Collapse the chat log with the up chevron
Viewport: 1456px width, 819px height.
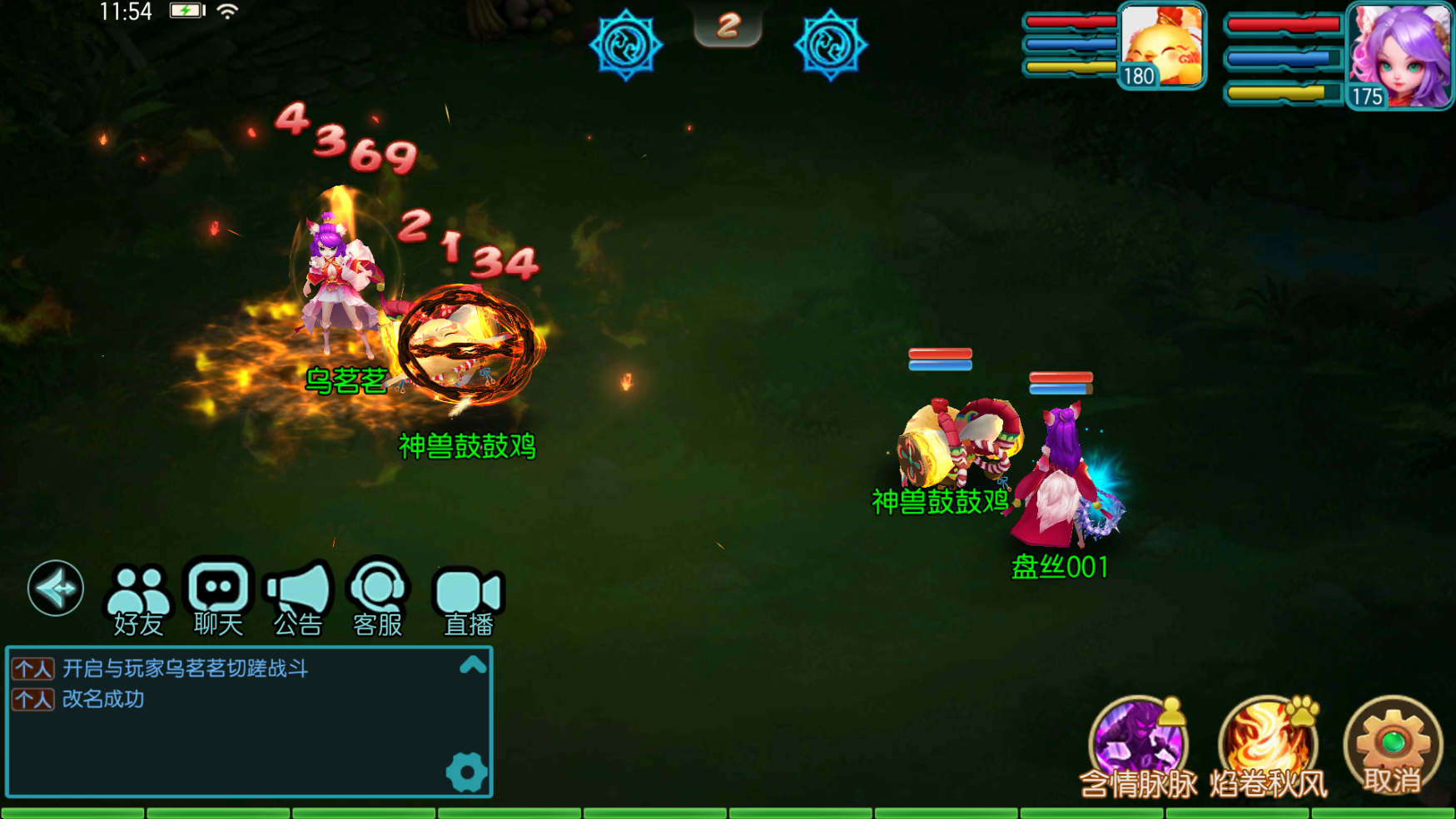tap(473, 667)
